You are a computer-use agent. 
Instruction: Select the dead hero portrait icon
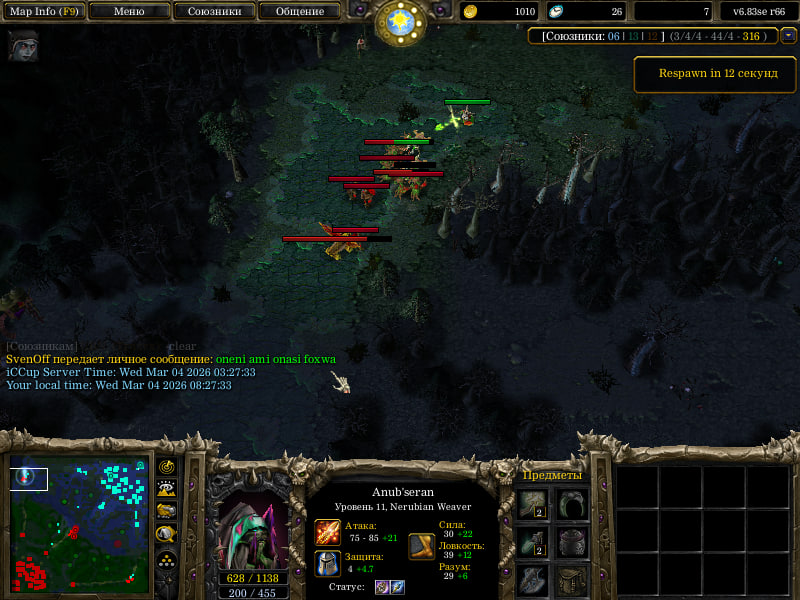[x=23, y=46]
